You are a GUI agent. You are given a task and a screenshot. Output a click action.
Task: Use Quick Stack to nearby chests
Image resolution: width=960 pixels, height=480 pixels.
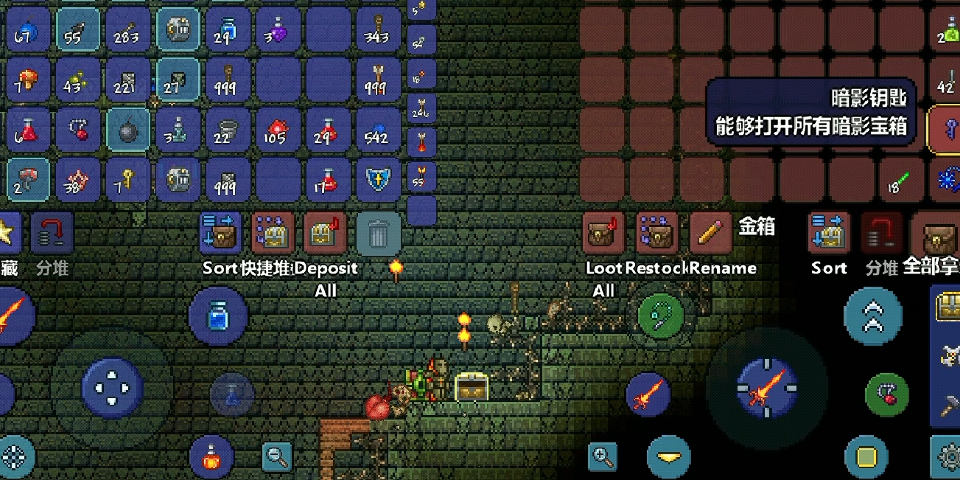(273, 234)
